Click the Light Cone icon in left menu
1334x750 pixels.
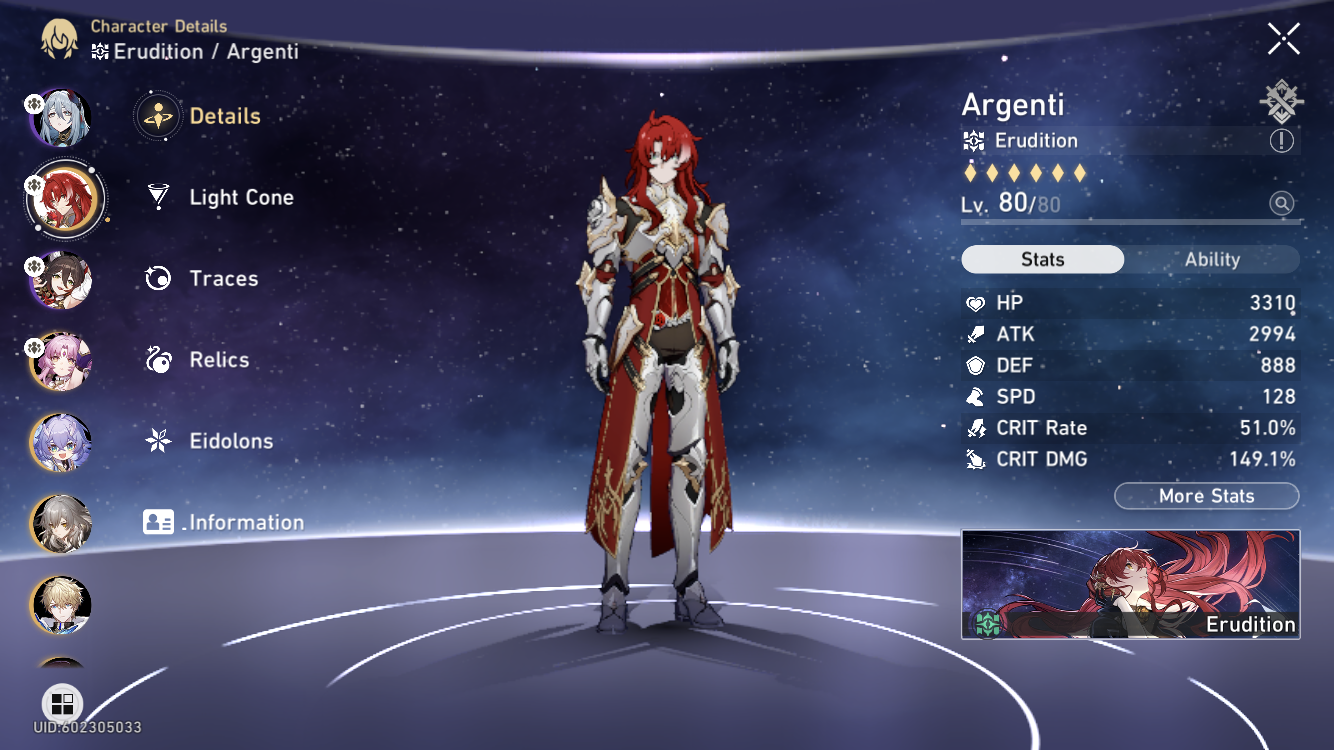click(x=157, y=197)
